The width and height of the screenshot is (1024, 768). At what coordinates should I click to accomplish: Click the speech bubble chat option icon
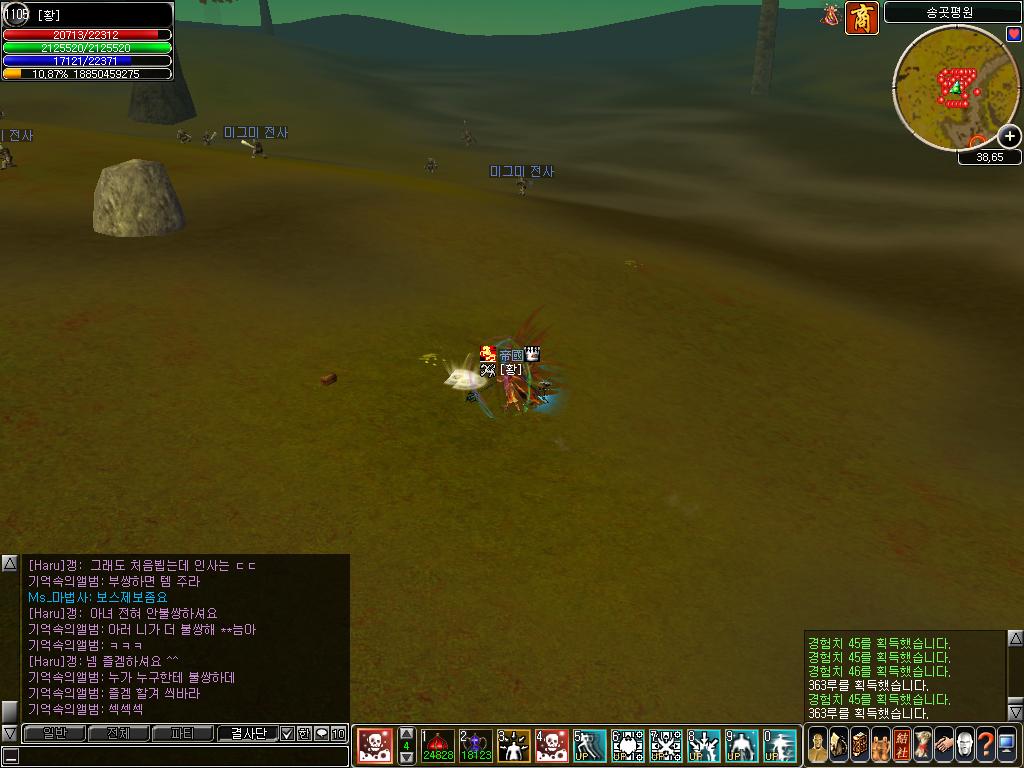pyautogui.click(x=321, y=734)
